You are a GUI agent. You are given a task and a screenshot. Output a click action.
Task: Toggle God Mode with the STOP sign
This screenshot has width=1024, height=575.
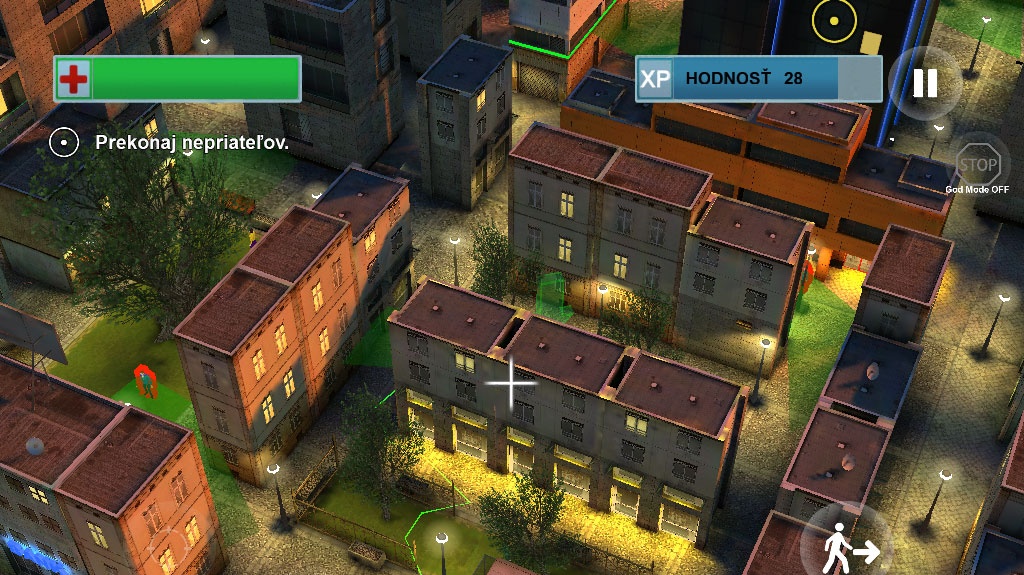click(977, 165)
